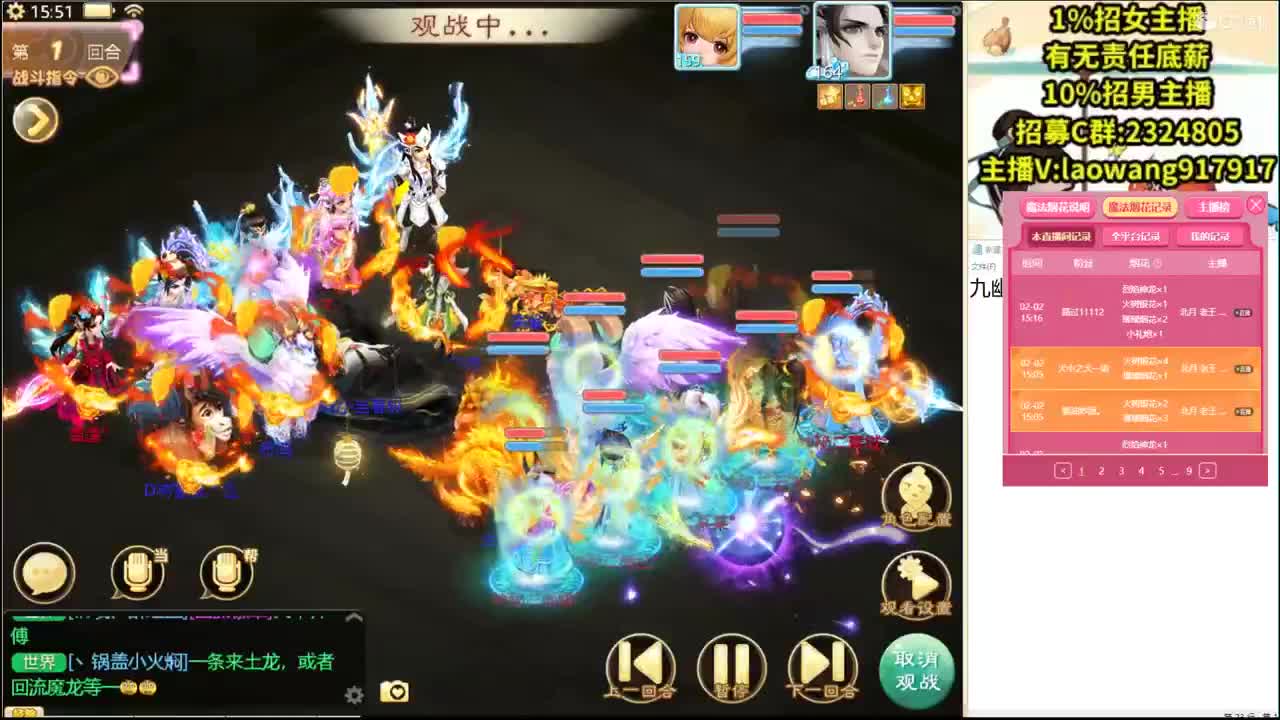Toggle the 当 microphone switch
Screen dimensions: 1280x720
[137, 571]
